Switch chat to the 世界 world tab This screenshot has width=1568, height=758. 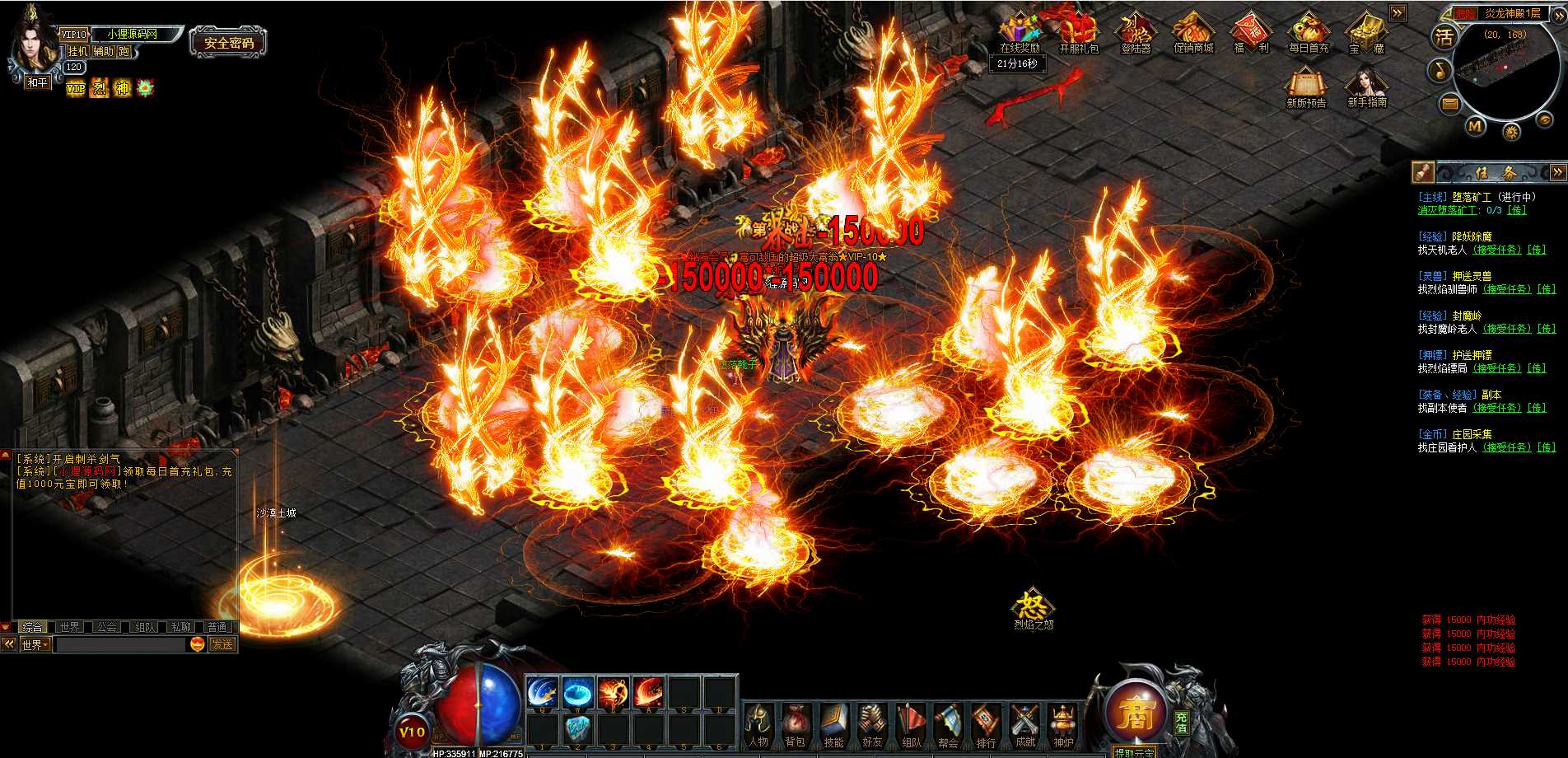coord(70,627)
